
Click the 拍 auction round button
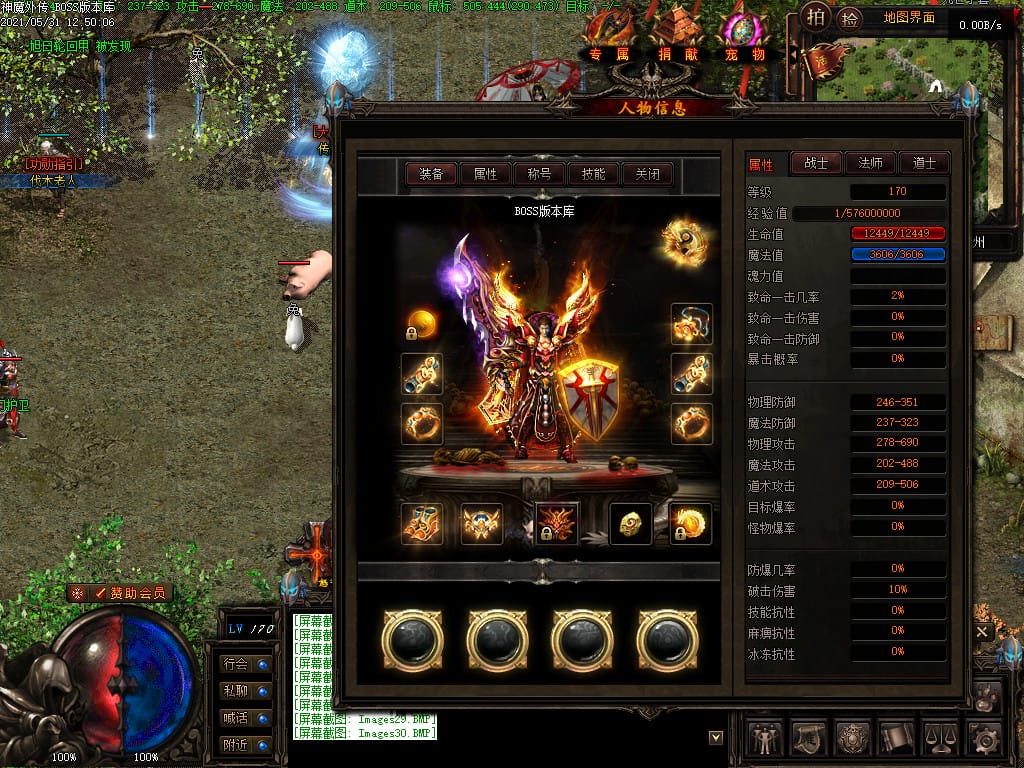tap(817, 17)
